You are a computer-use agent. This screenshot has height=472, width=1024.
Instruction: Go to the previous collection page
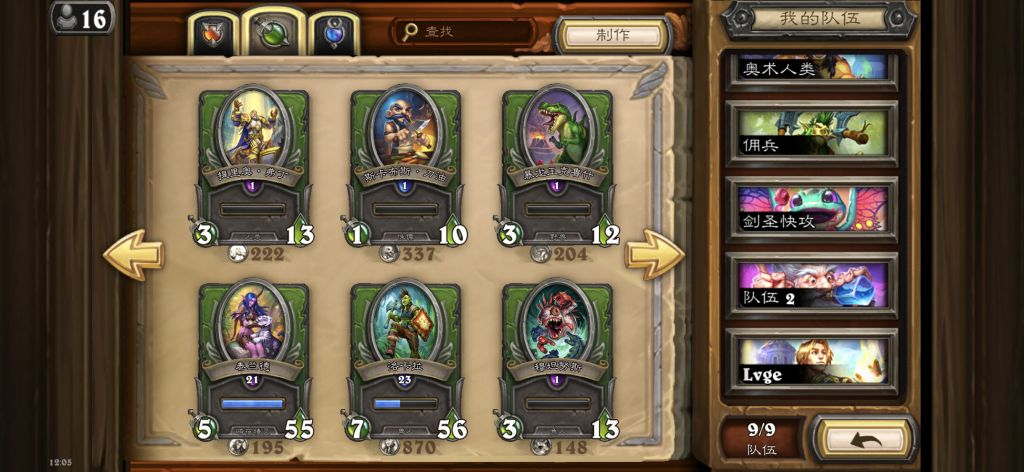coord(133,254)
